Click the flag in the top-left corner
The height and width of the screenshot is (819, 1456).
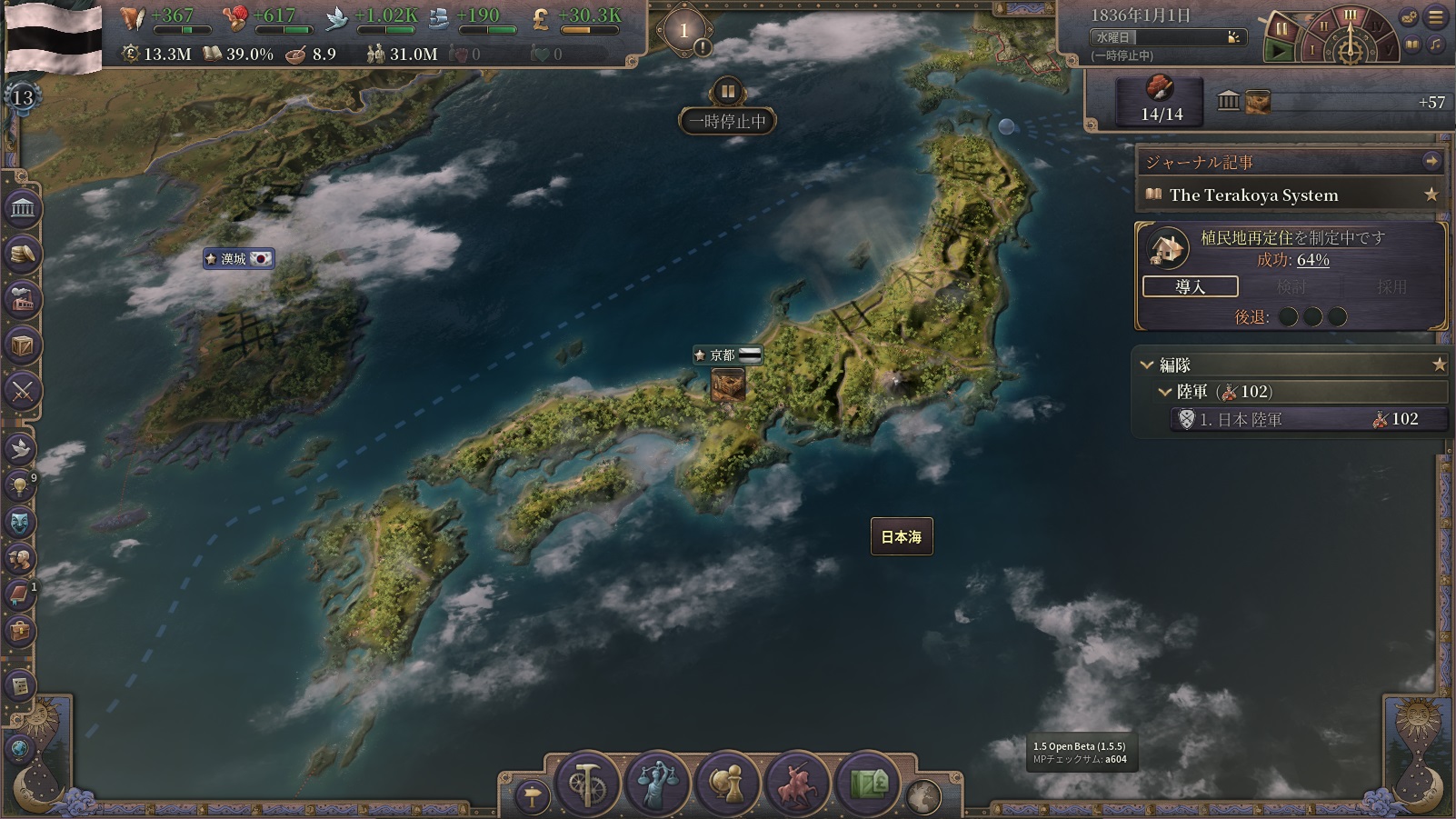coord(53,36)
